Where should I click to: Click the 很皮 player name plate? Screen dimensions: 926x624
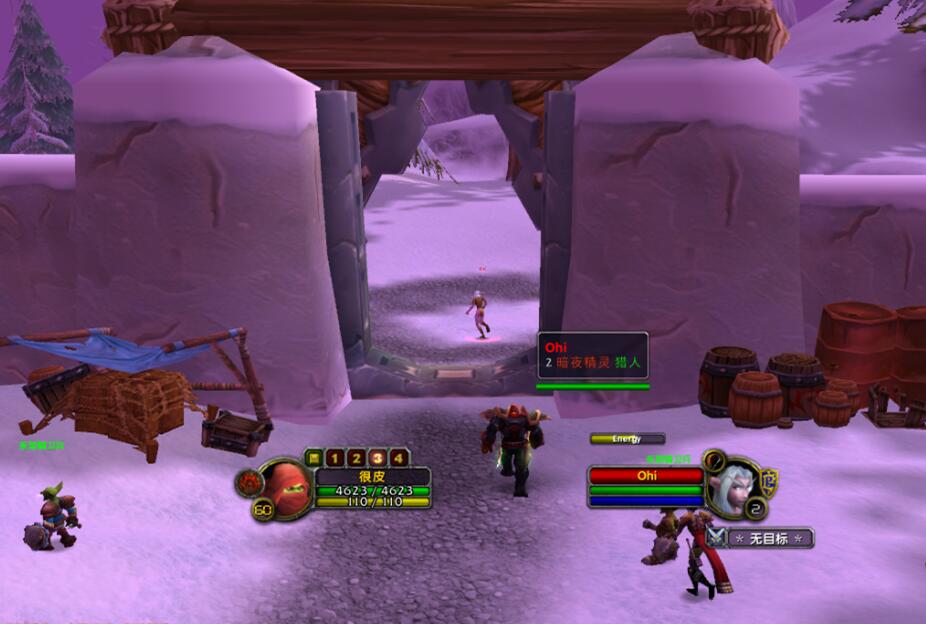point(372,477)
